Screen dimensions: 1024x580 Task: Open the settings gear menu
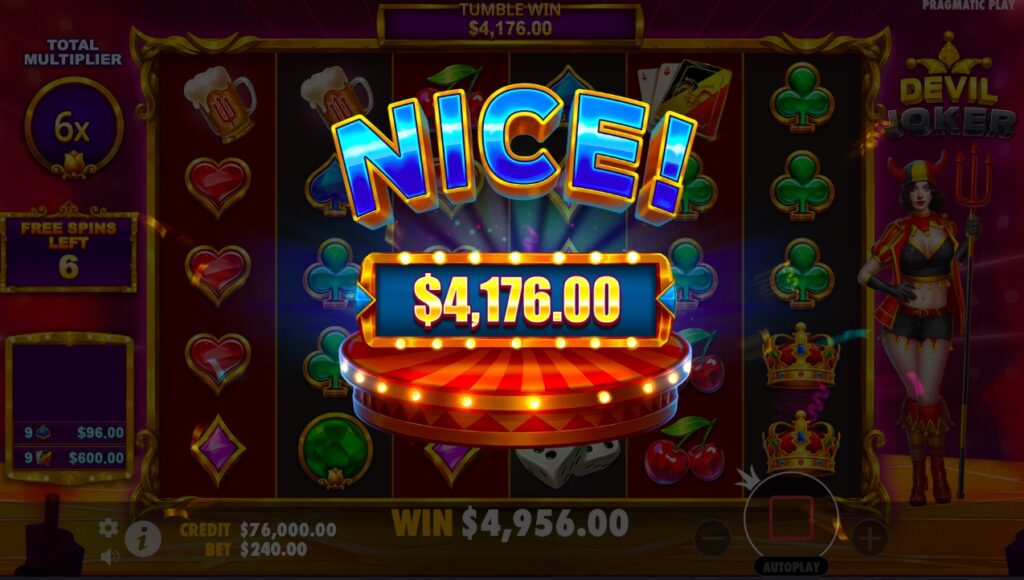click(108, 528)
